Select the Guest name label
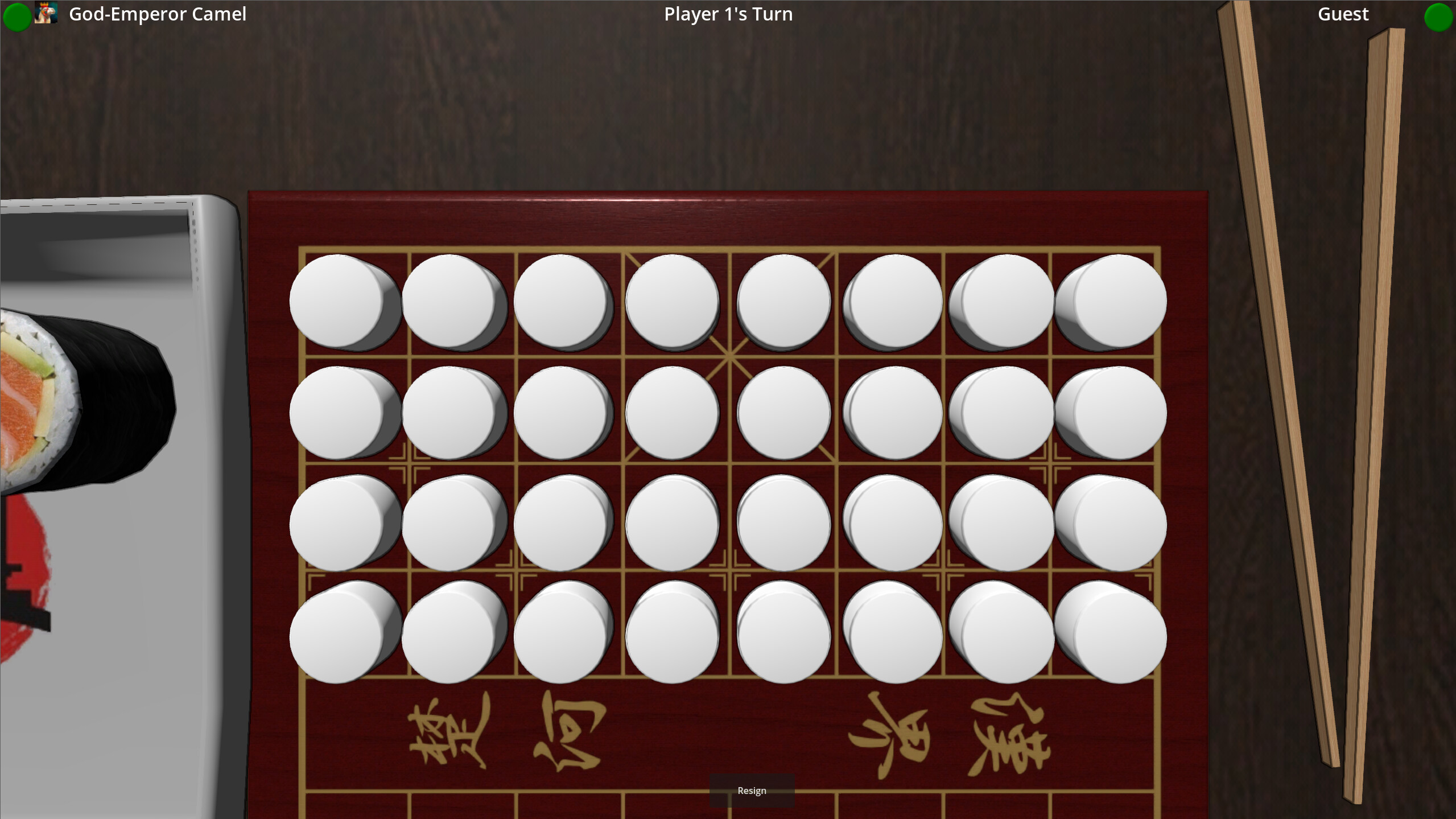The image size is (1456, 819). pos(1343,14)
